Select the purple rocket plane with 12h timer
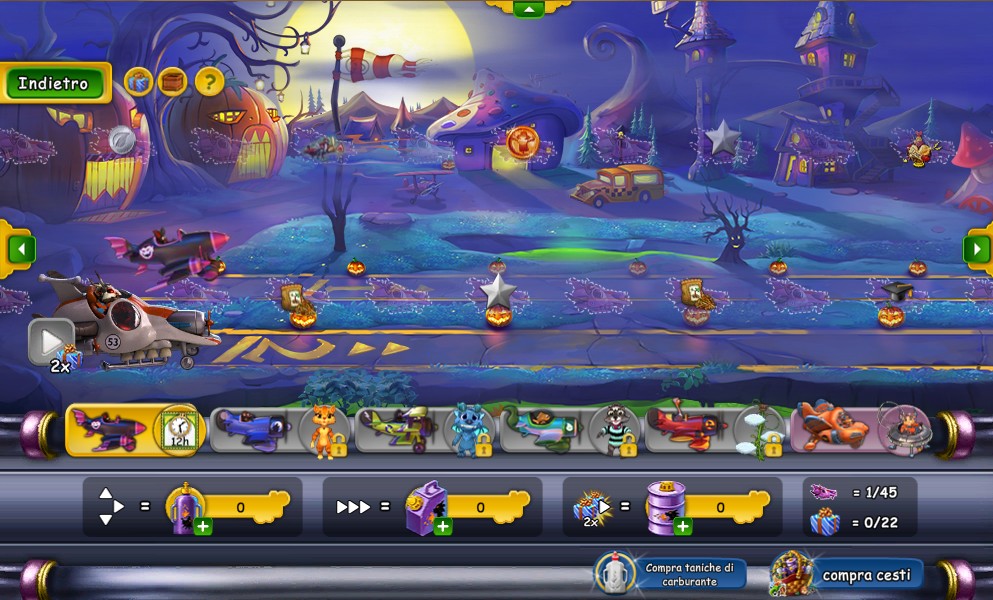This screenshot has height=600, width=993. tap(135, 430)
